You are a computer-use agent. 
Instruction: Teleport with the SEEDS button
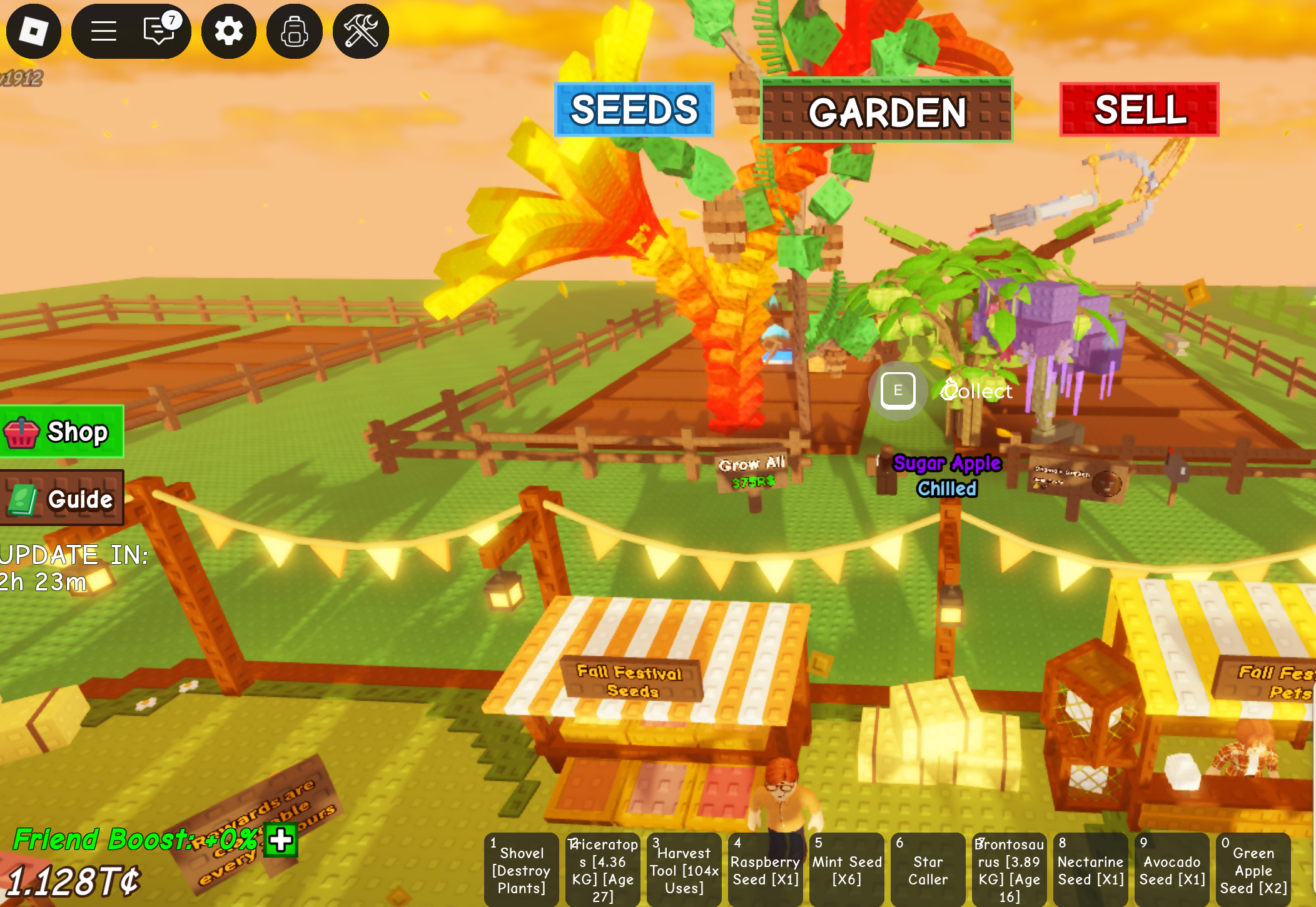click(x=634, y=109)
